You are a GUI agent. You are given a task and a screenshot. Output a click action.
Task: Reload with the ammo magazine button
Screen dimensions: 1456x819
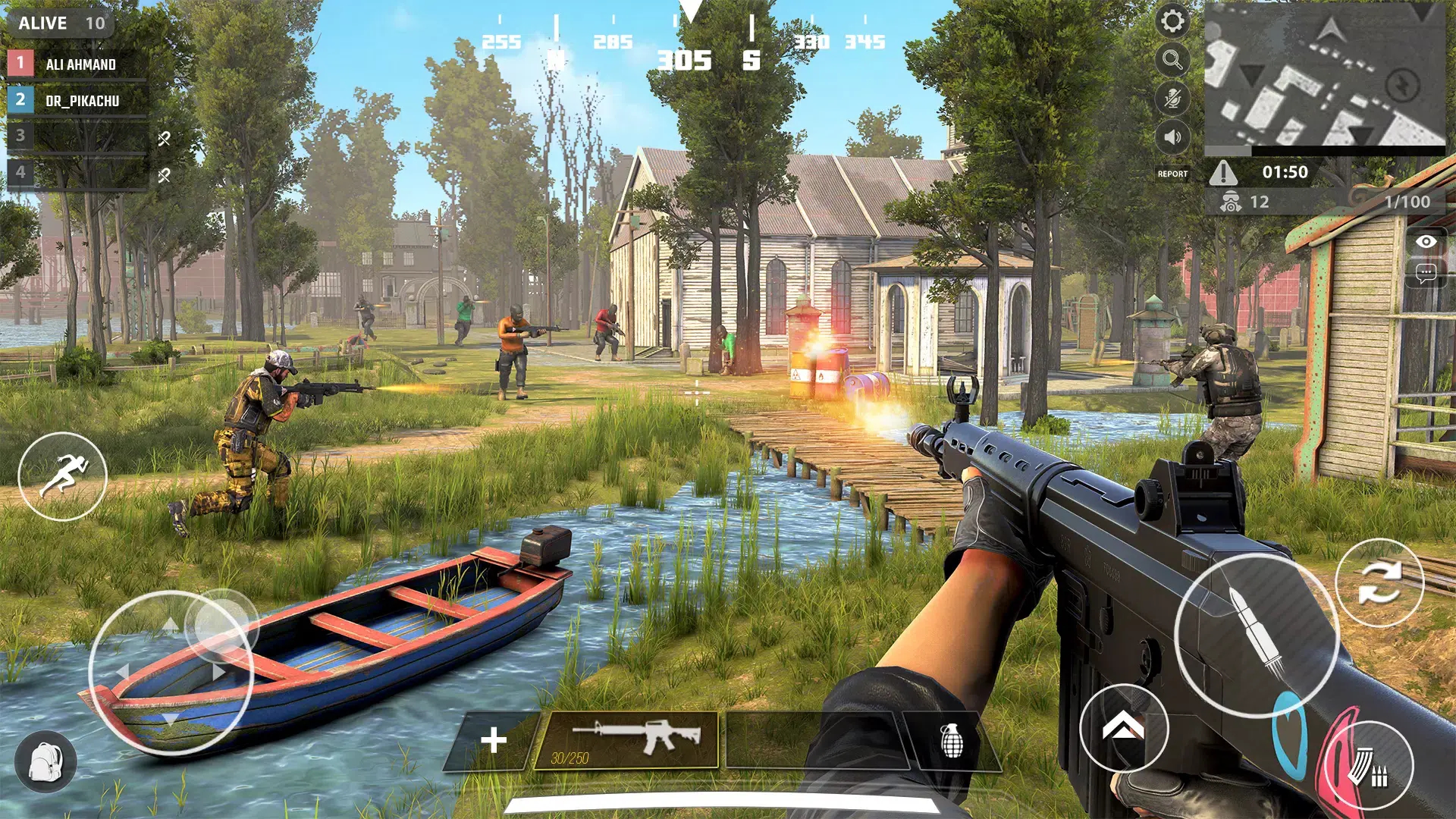coord(1370,767)
